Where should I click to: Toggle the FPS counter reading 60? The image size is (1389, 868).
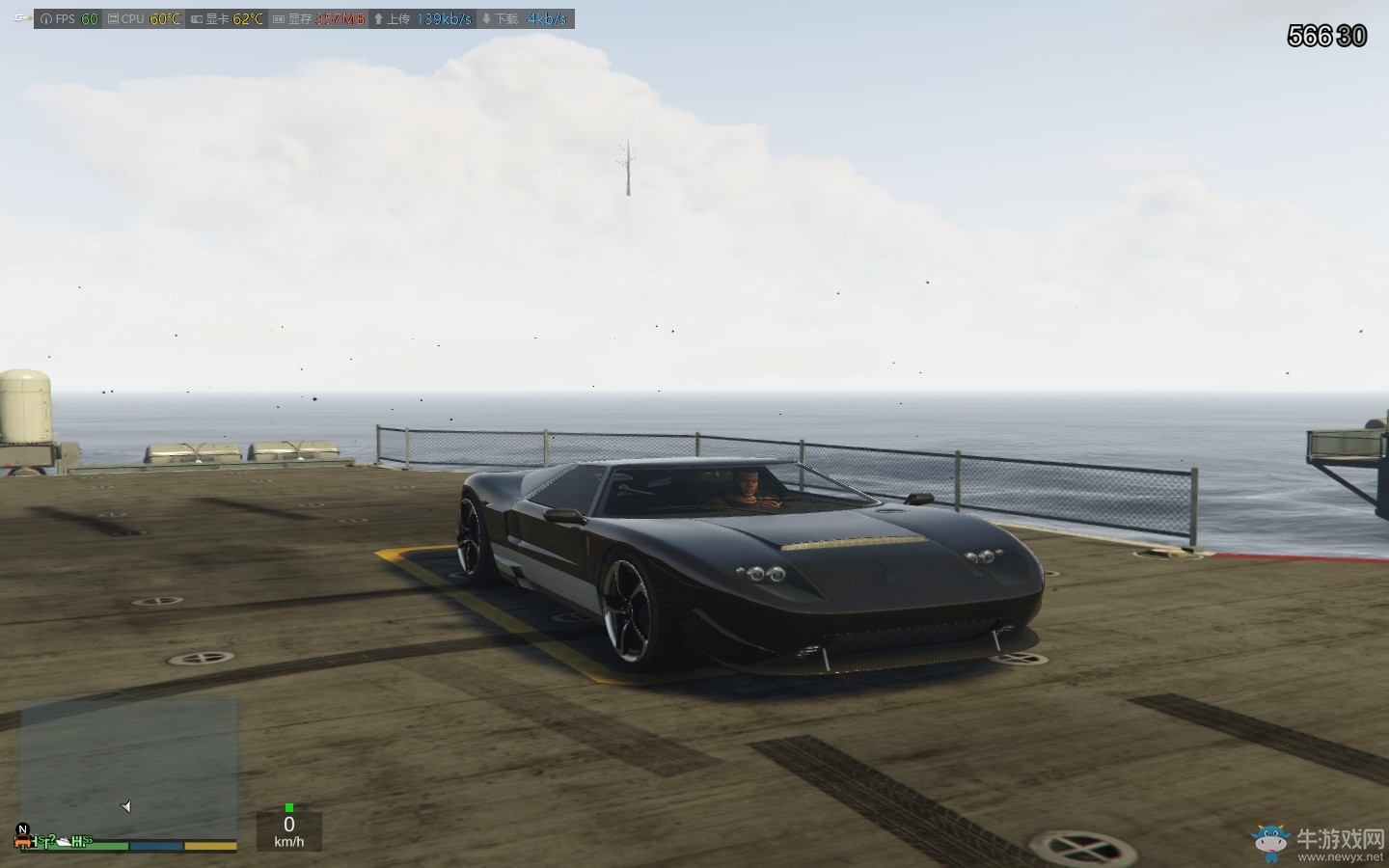89,17
